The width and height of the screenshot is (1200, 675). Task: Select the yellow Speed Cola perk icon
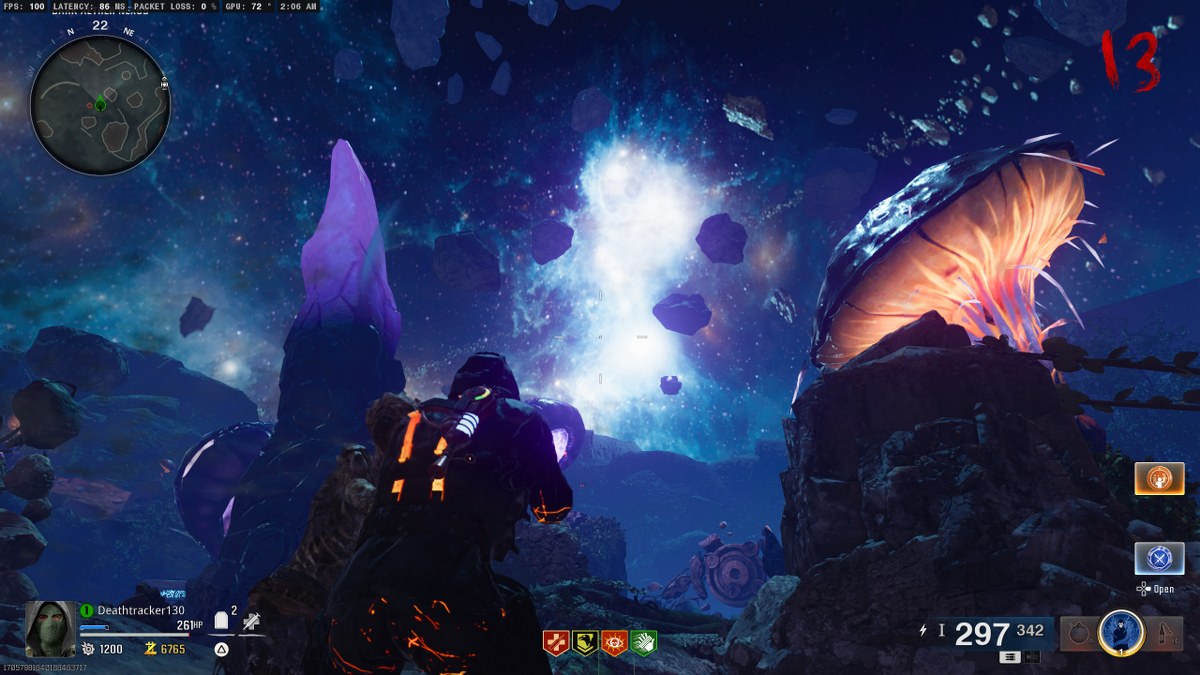(x=584, y=643)
